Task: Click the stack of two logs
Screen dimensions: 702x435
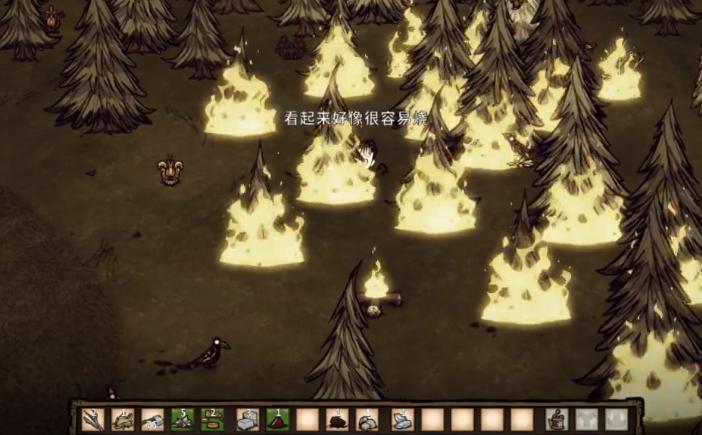Action: pos(213,420)
